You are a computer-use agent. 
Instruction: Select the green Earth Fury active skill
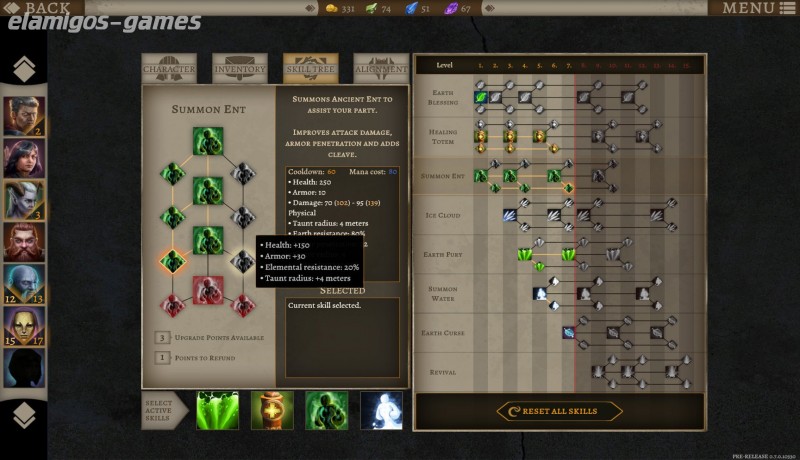pos(218,411)
